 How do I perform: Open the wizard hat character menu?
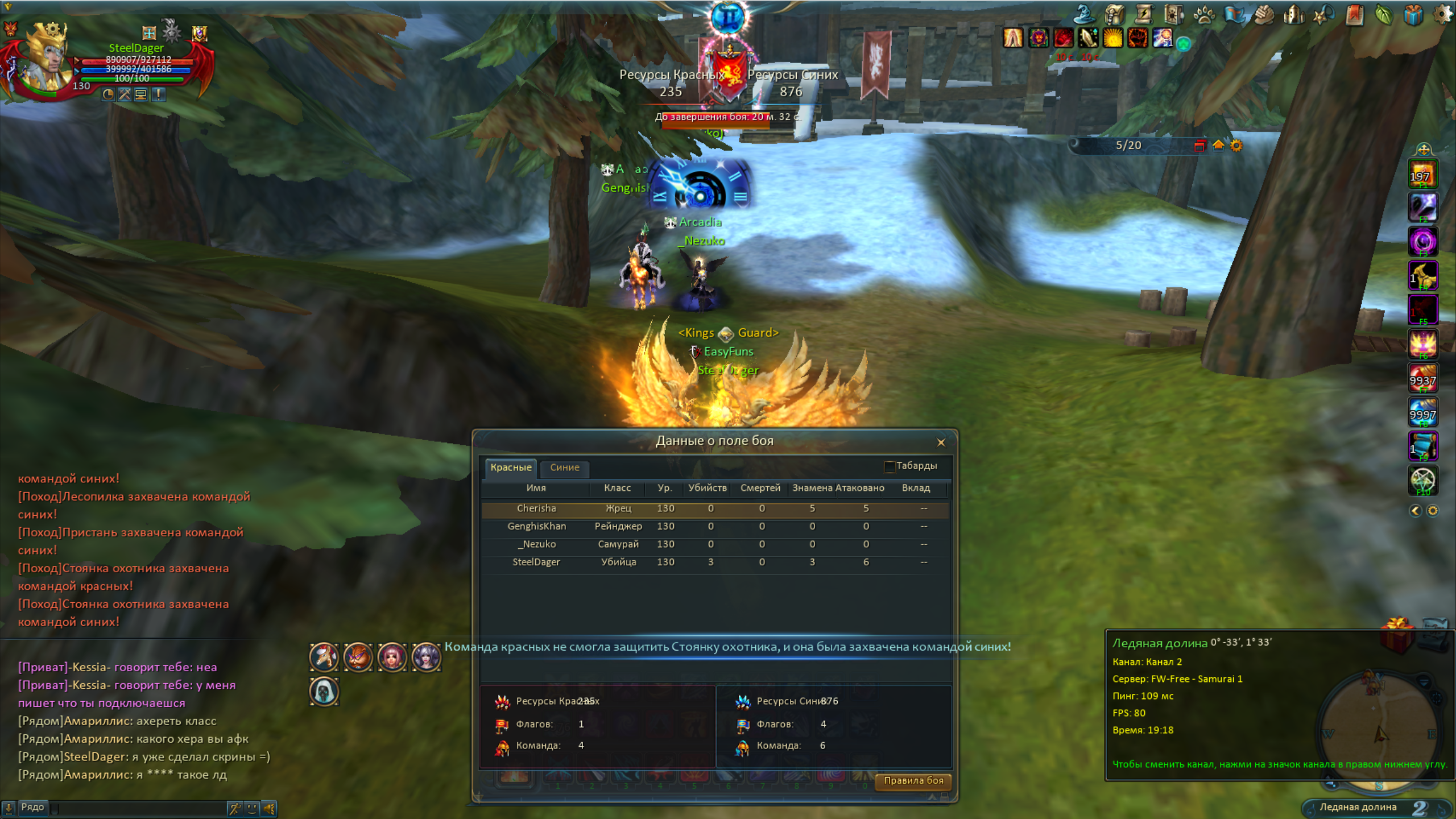[1084, 15]
